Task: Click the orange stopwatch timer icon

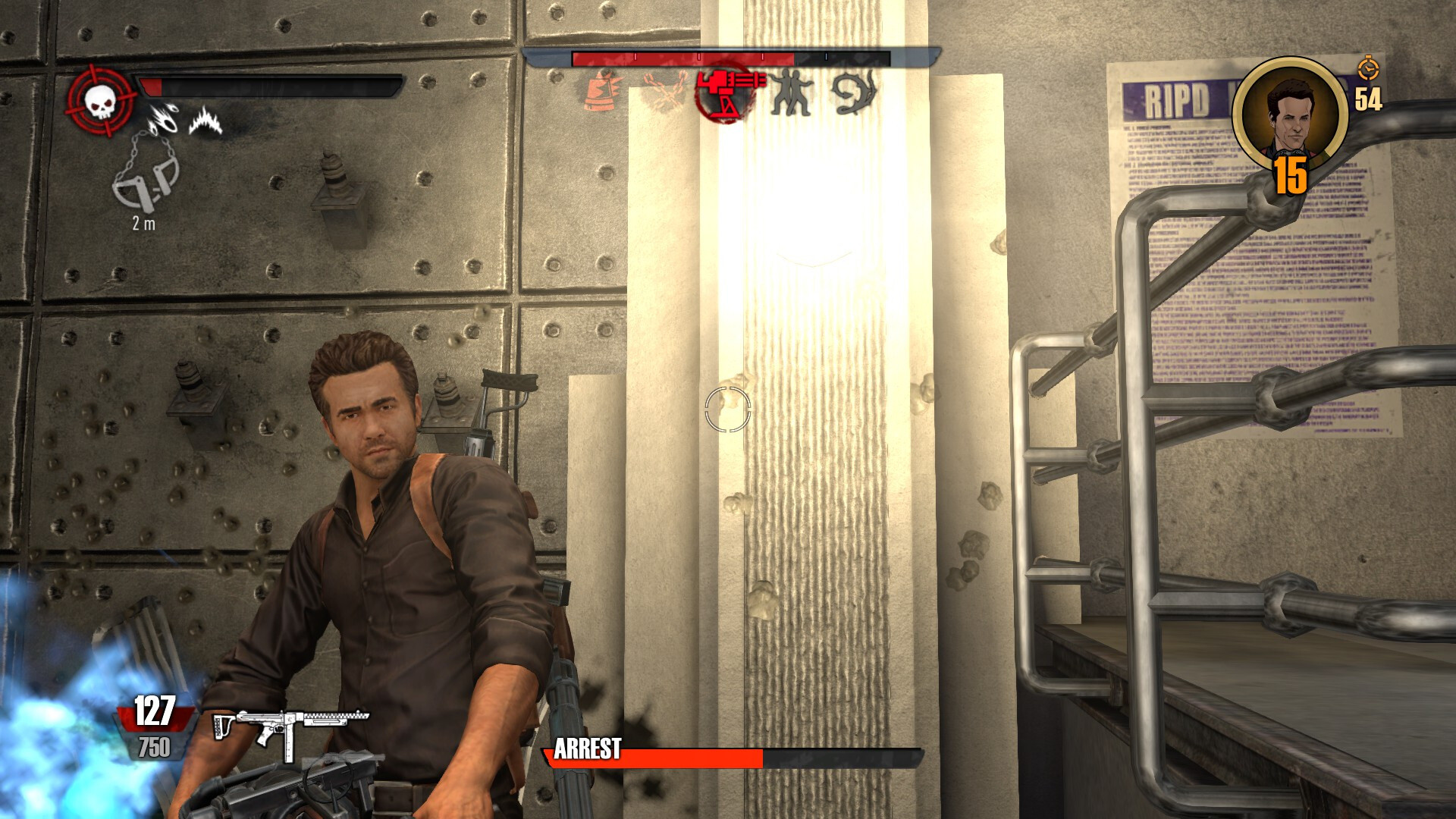Action: pyautogui.click(x=1369, y=67)
